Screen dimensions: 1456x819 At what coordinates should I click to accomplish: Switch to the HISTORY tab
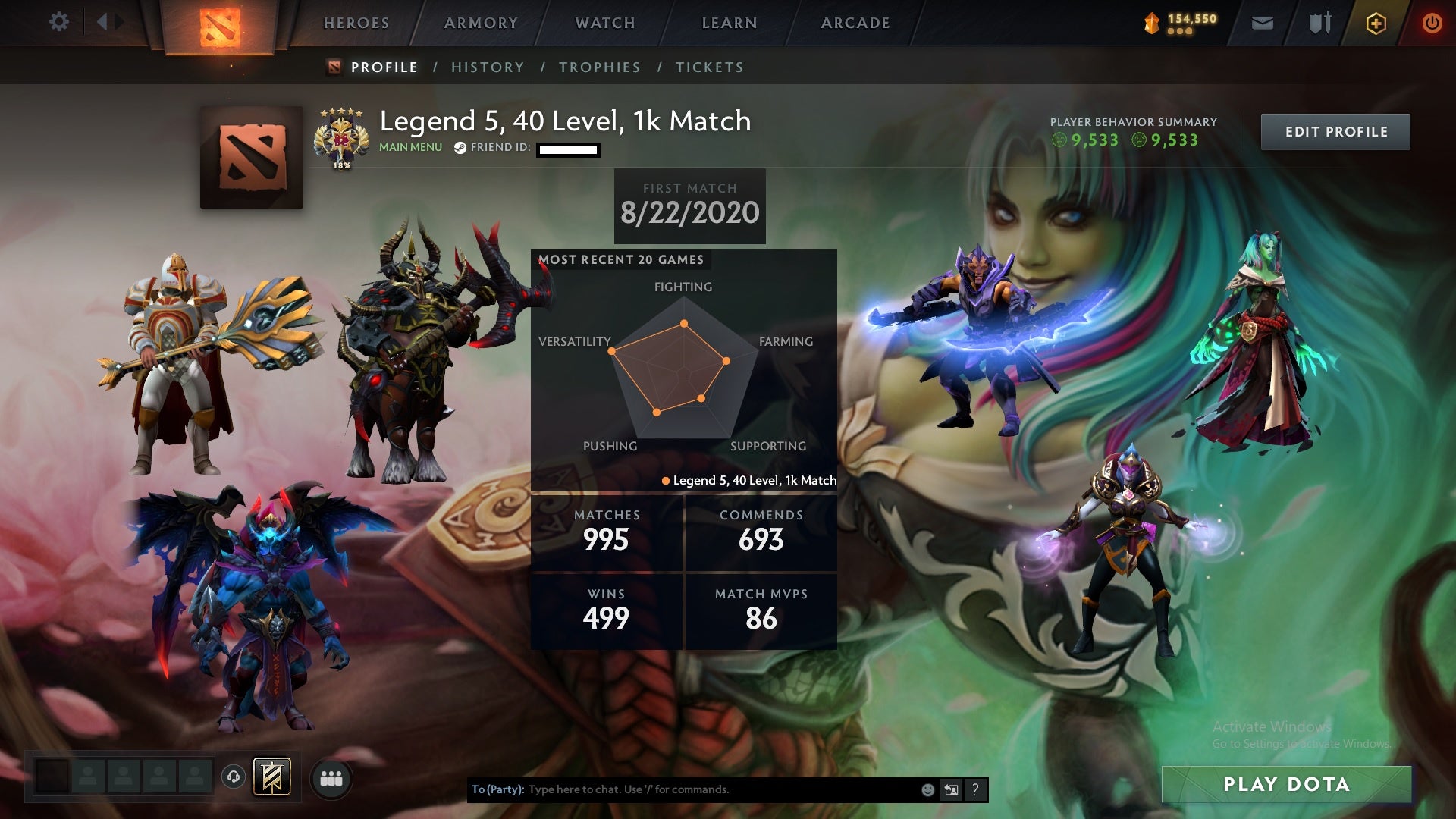pyautogui.click(x=488, y=67)
